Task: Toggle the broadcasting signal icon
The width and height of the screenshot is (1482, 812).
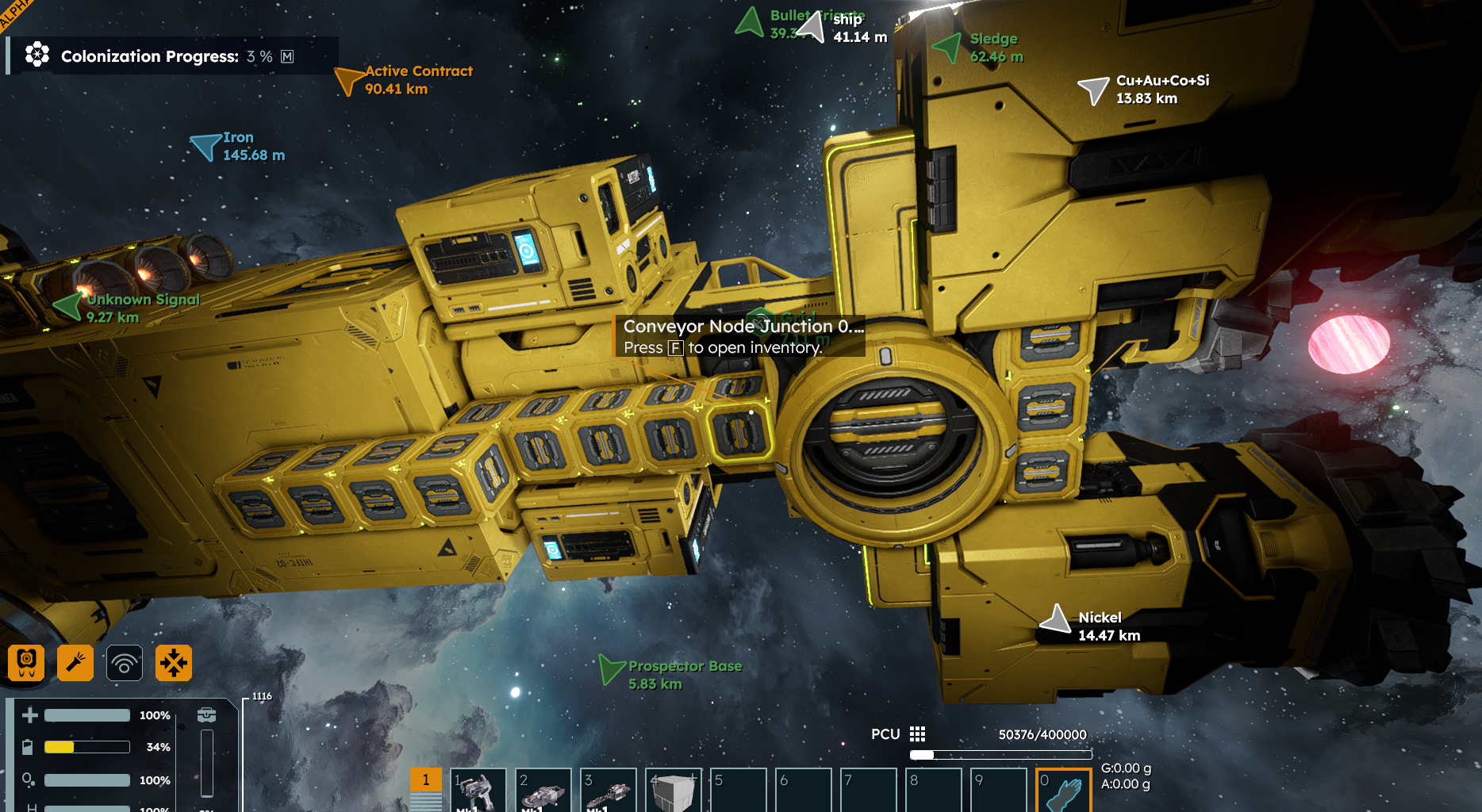Action: pyautogui.click(x=125, y=663)
